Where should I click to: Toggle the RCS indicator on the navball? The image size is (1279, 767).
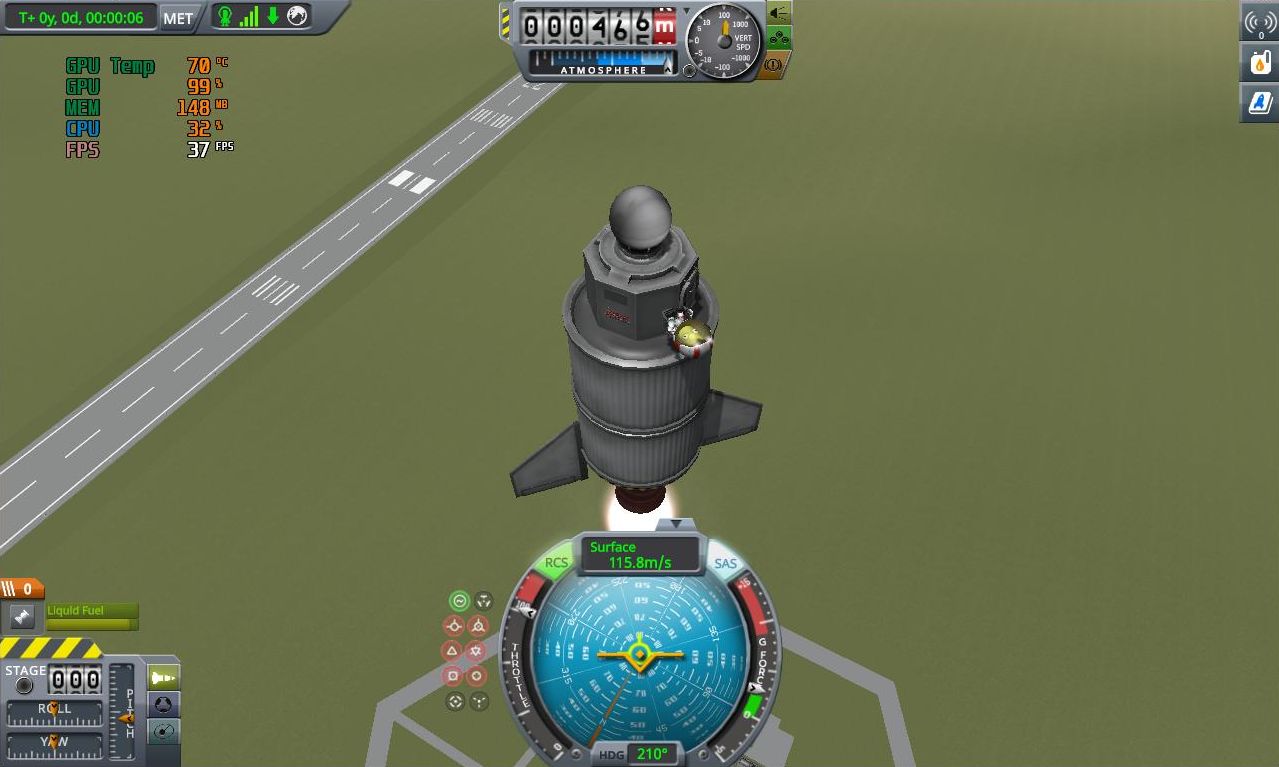click(556, 563)
